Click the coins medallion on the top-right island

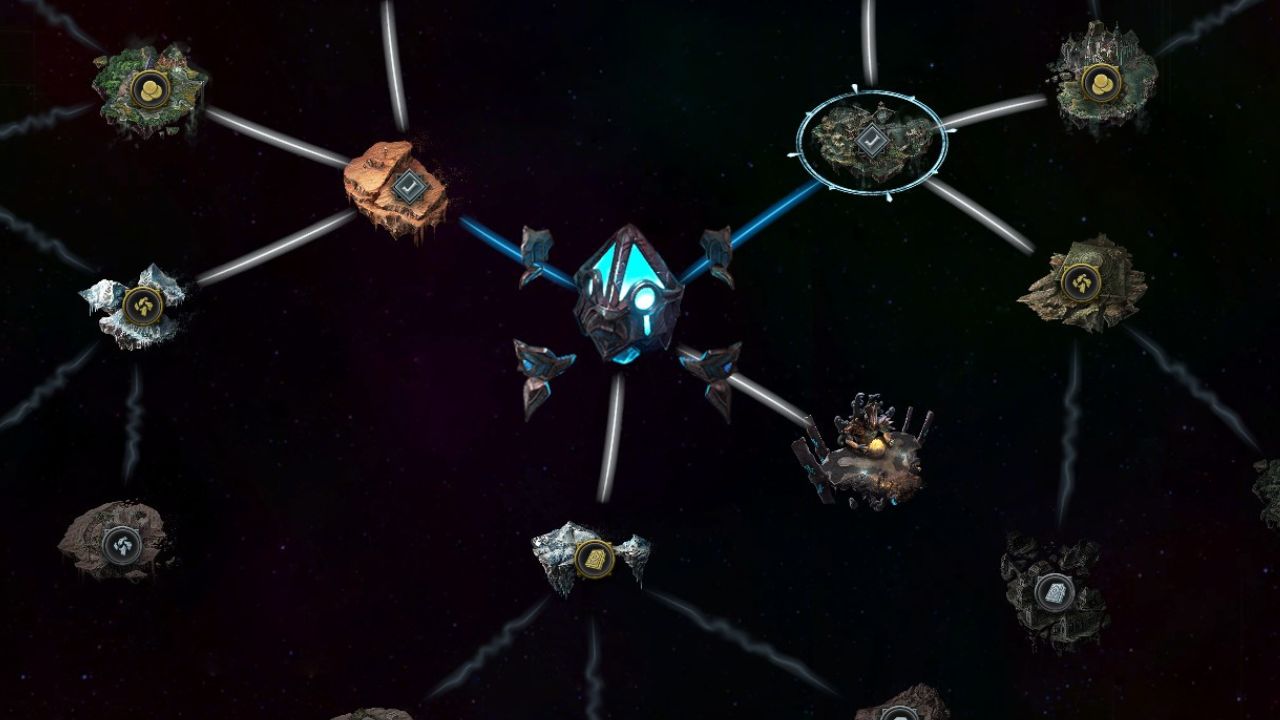1102,85
